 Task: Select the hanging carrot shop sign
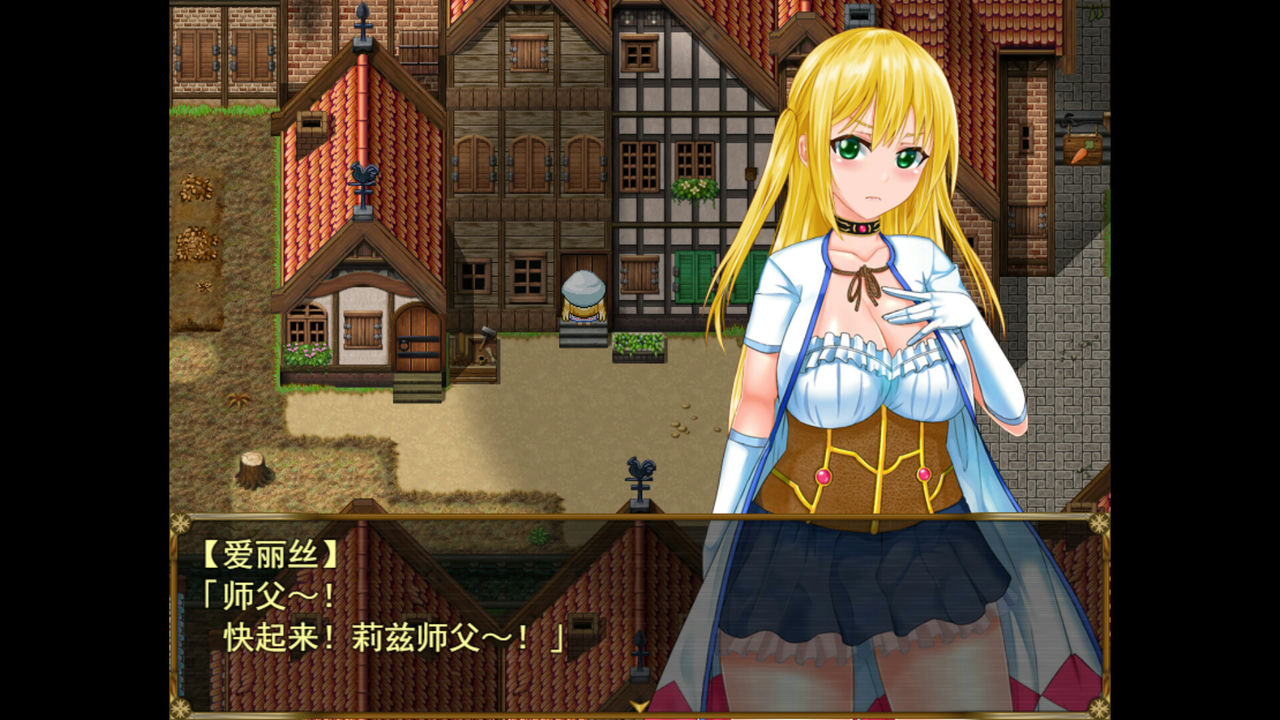click(x=1082, y=150)
